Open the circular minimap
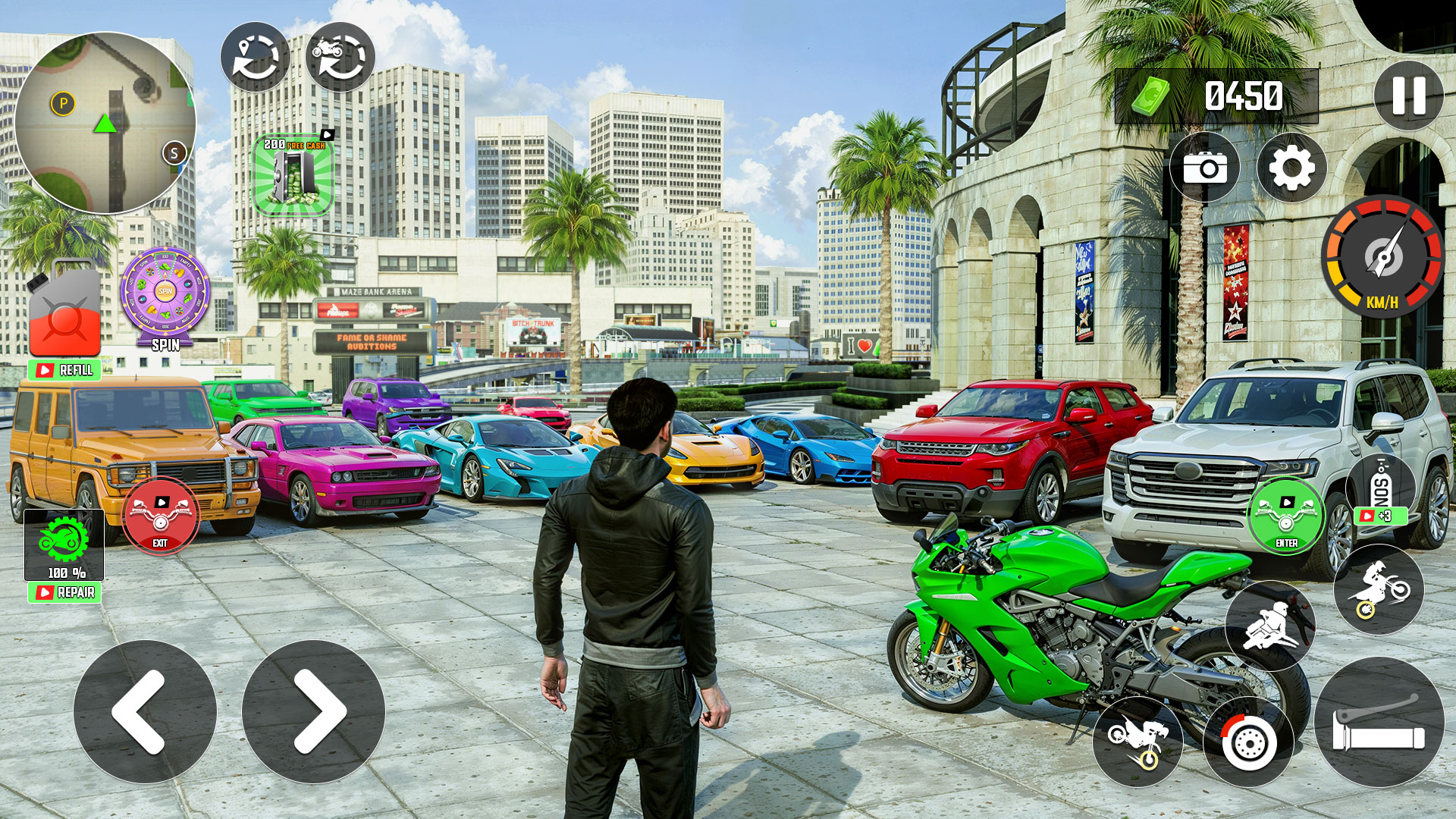This screenshot has height=819, width=1456. pyautogui.click(x=105, y=123)
